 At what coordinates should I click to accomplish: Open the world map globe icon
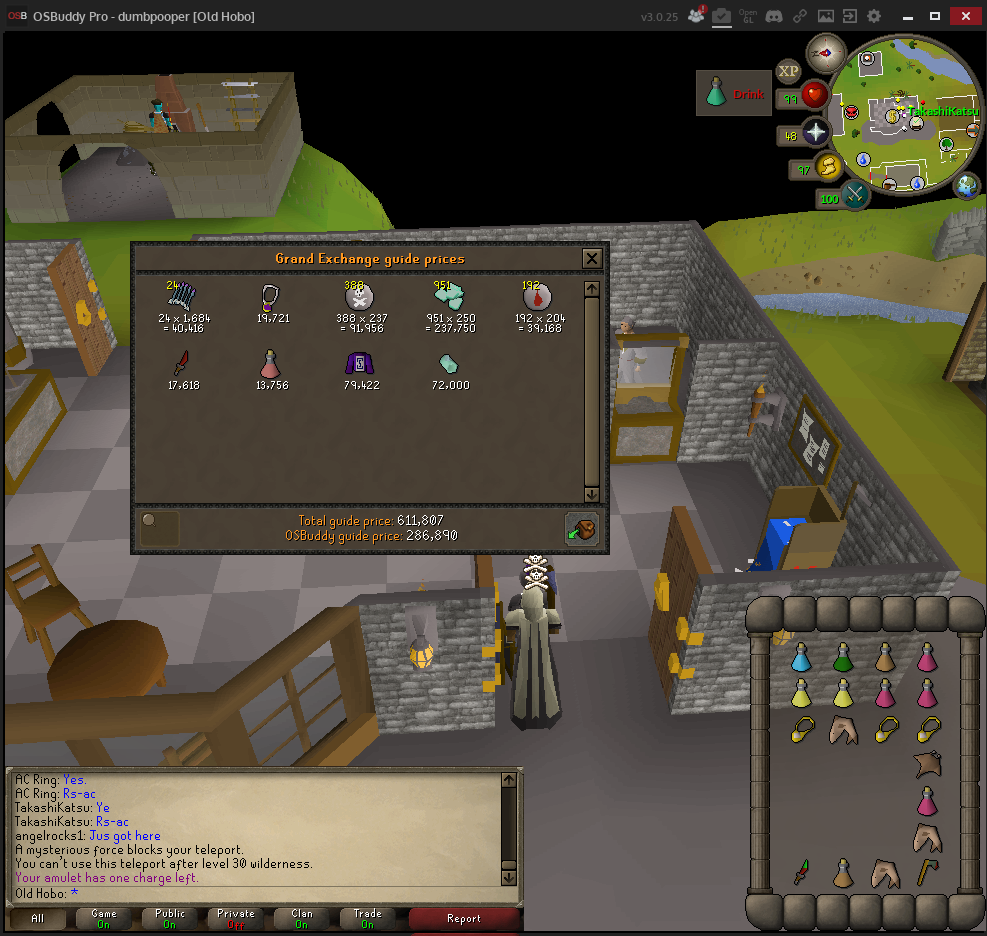coord(968,186)
